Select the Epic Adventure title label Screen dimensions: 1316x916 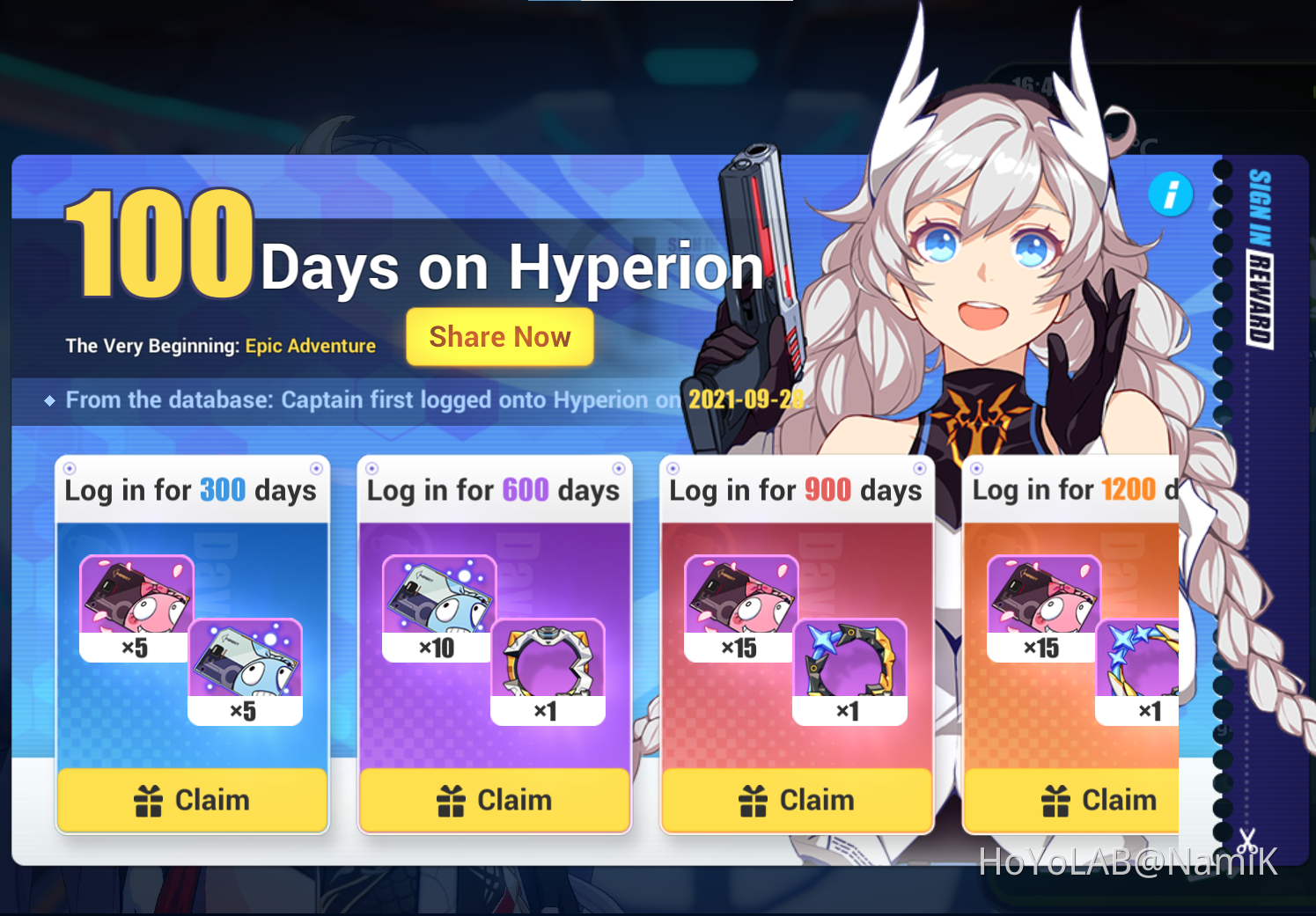point(310,345)
